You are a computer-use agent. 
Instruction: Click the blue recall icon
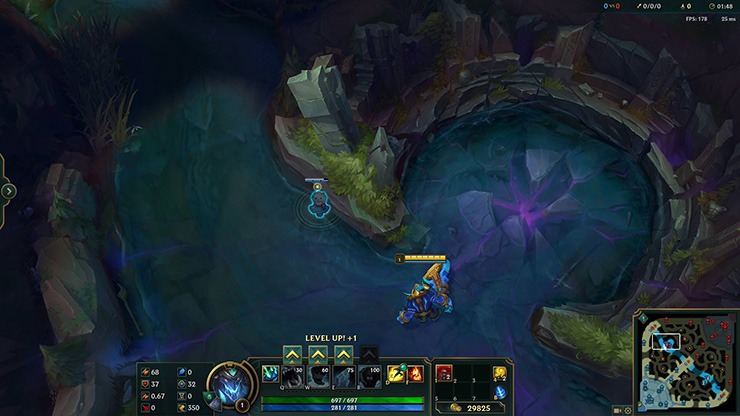click(x=500, y=391)
